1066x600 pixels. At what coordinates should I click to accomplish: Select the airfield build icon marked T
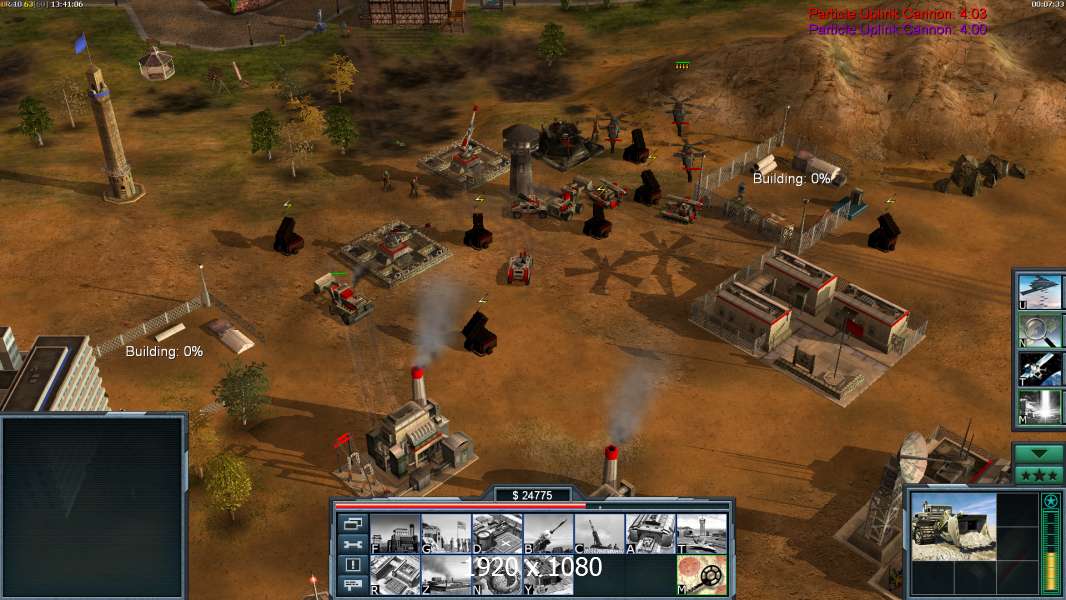pos(701,533)
